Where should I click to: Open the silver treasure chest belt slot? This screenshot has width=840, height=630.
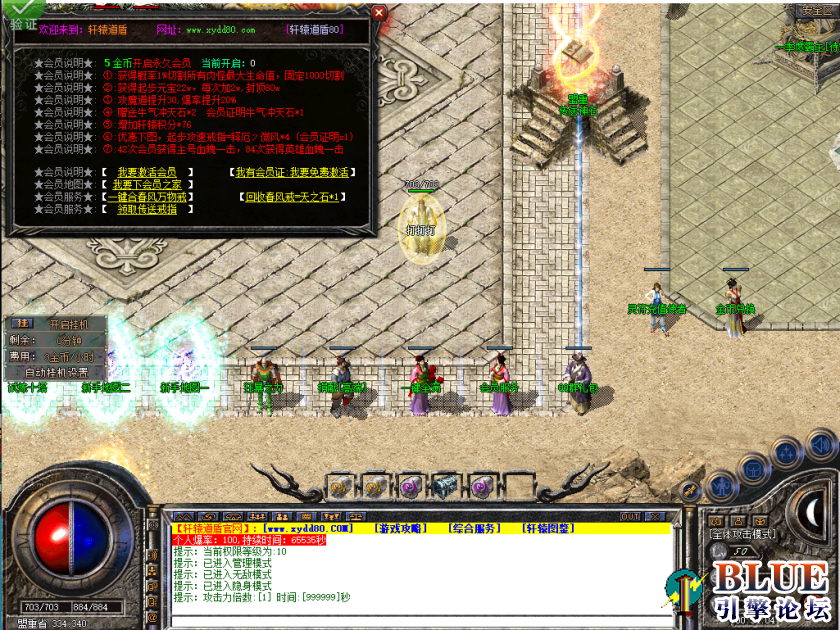coord(444,487)
